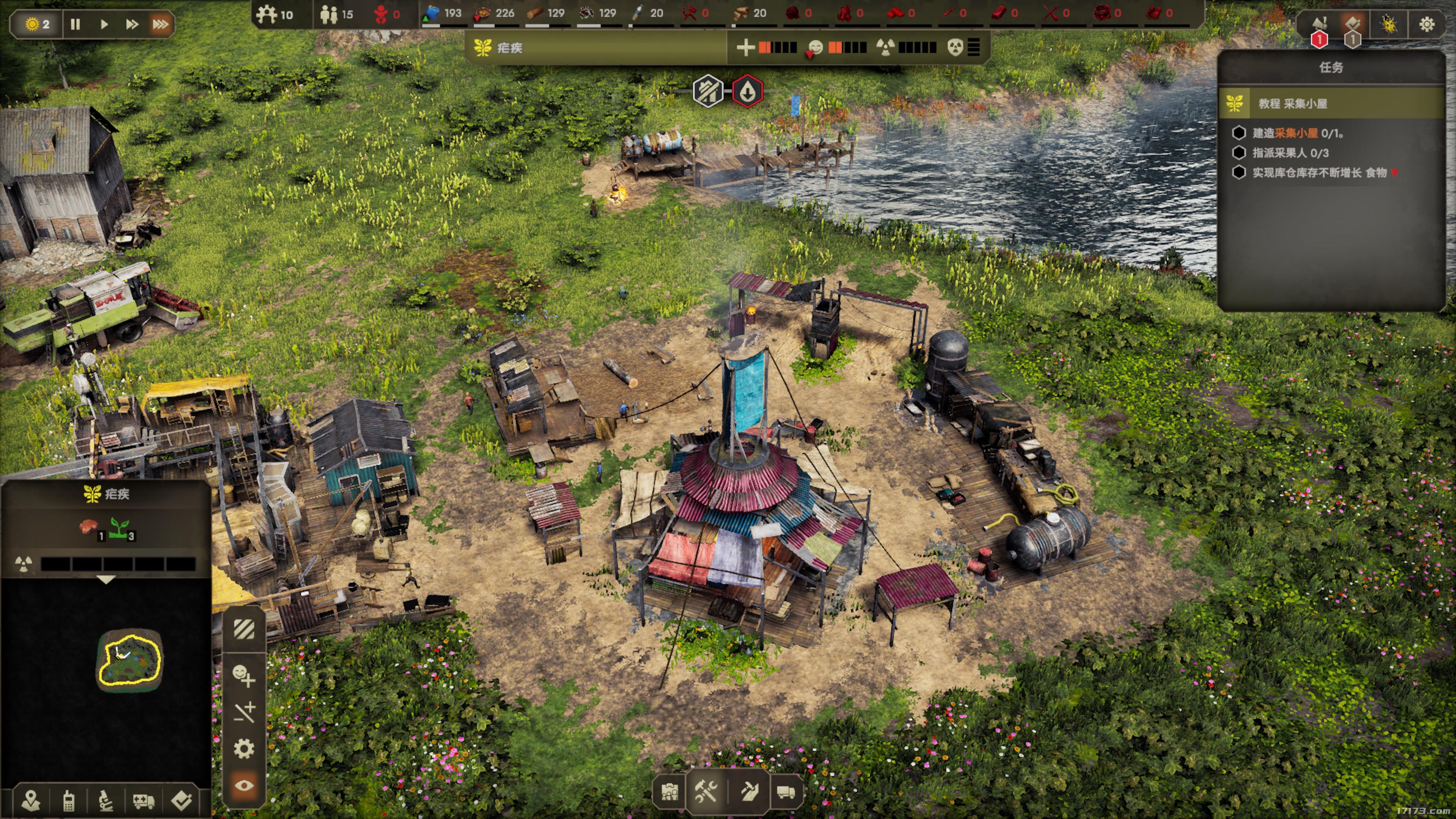1456x819 pixels.
Task: Open the megaphone alerts notification icon
Action: tap(1319, 24)
